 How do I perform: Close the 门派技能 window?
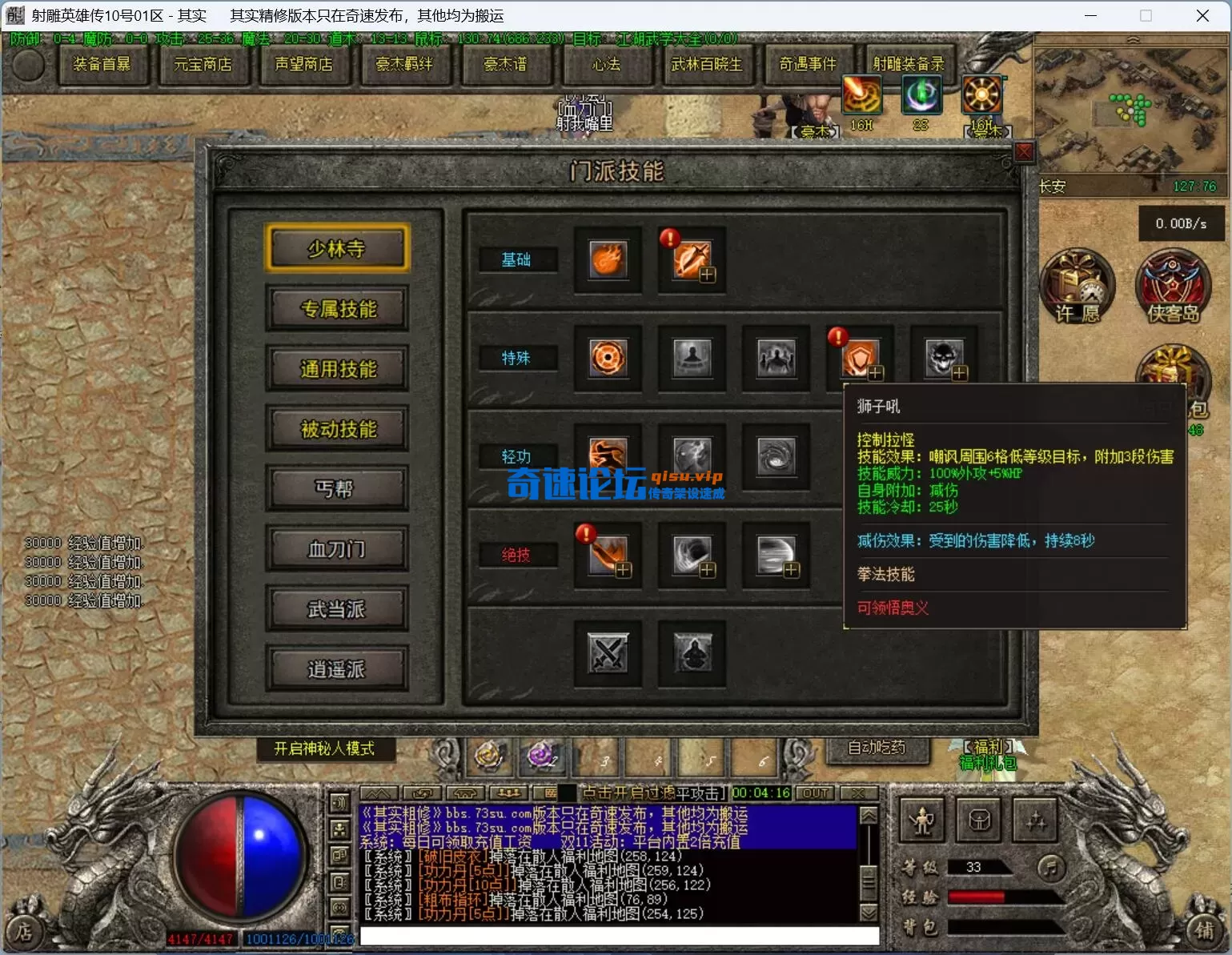click(1024, 151)
